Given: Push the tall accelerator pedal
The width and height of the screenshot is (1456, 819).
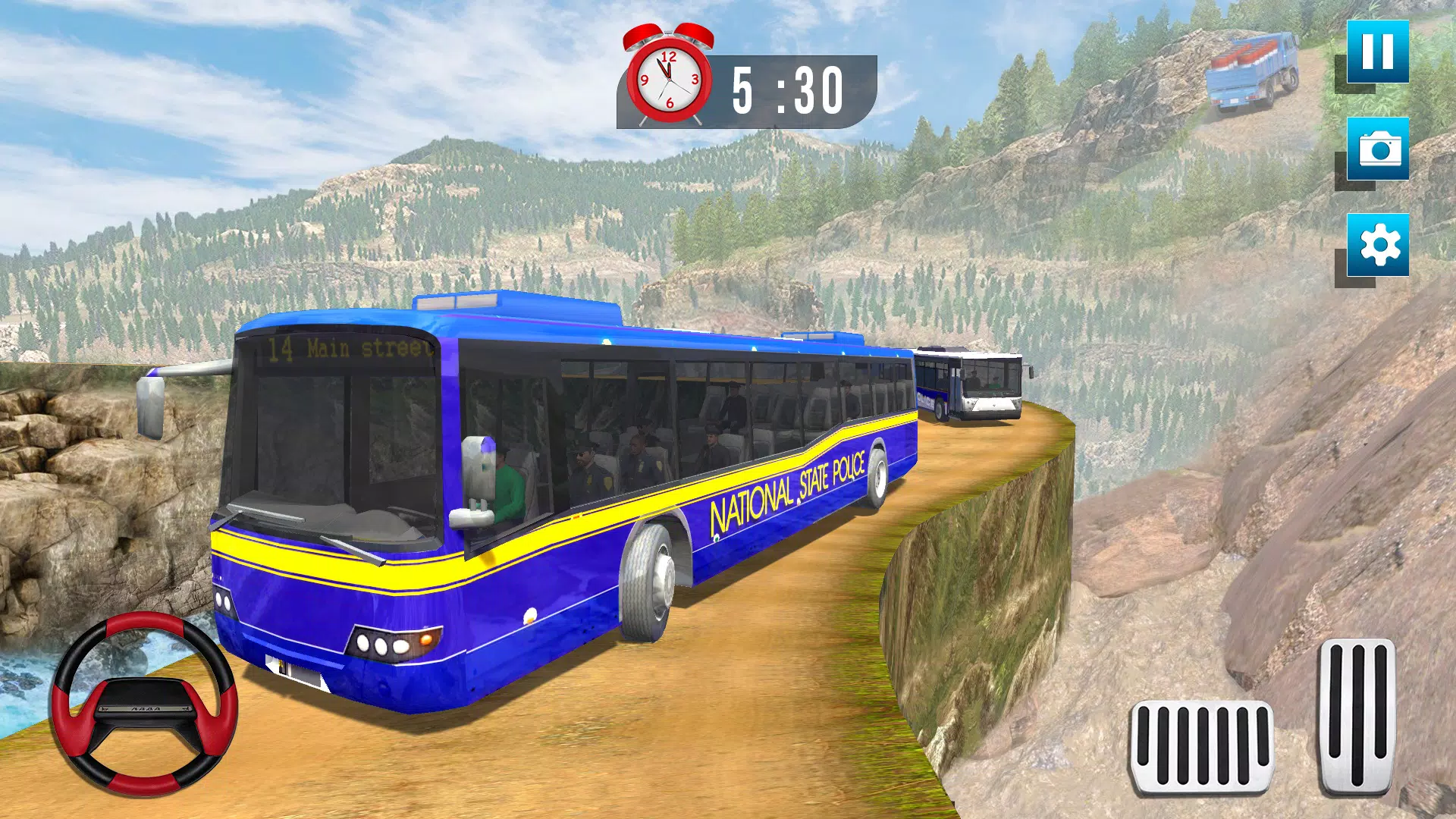Looking at the screenshot, I should click(1357, 716).
